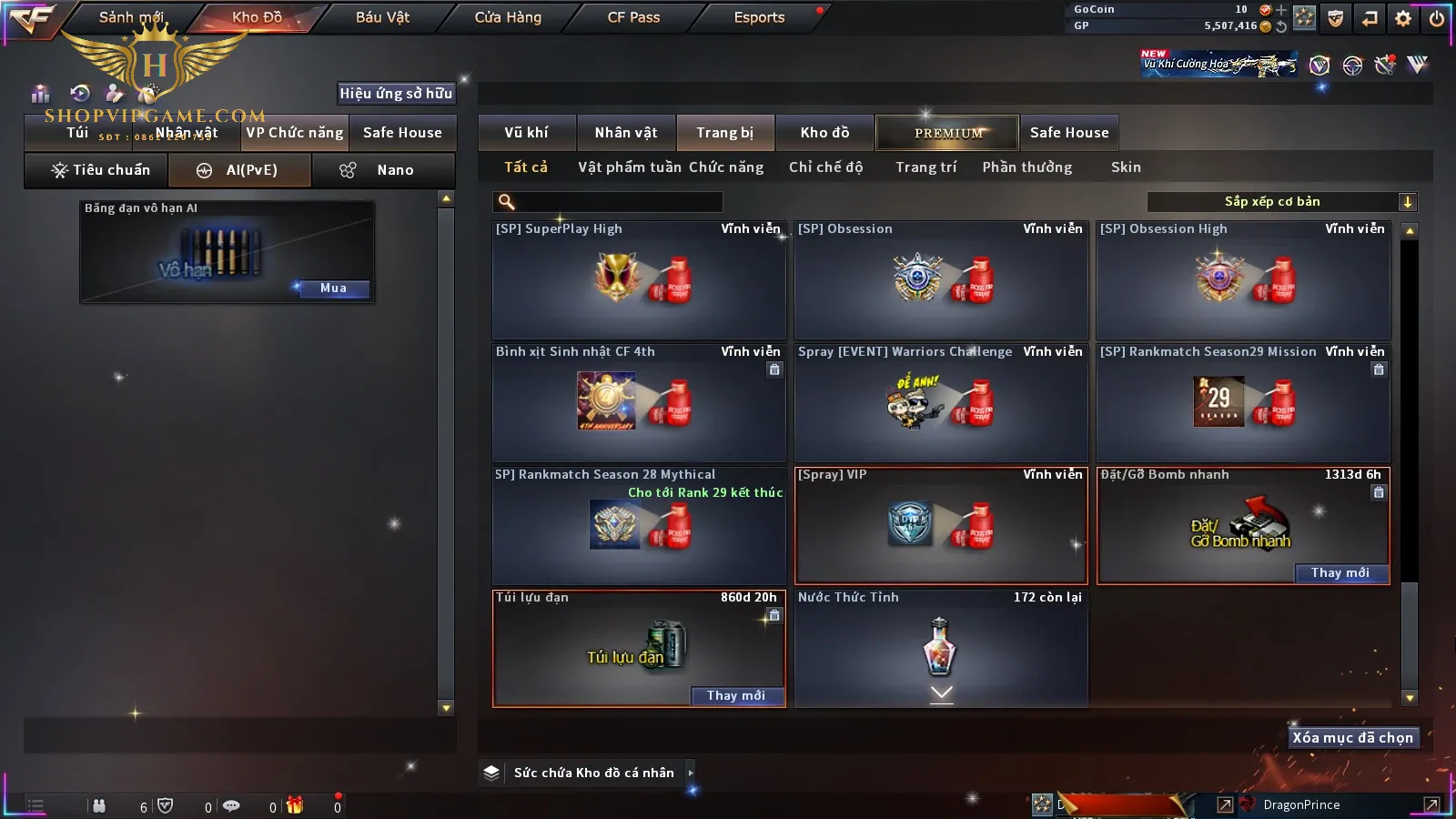Buy the Băng đạn vô hạn AI item
Screen dimensions: 1456x819
pos(333,288)
